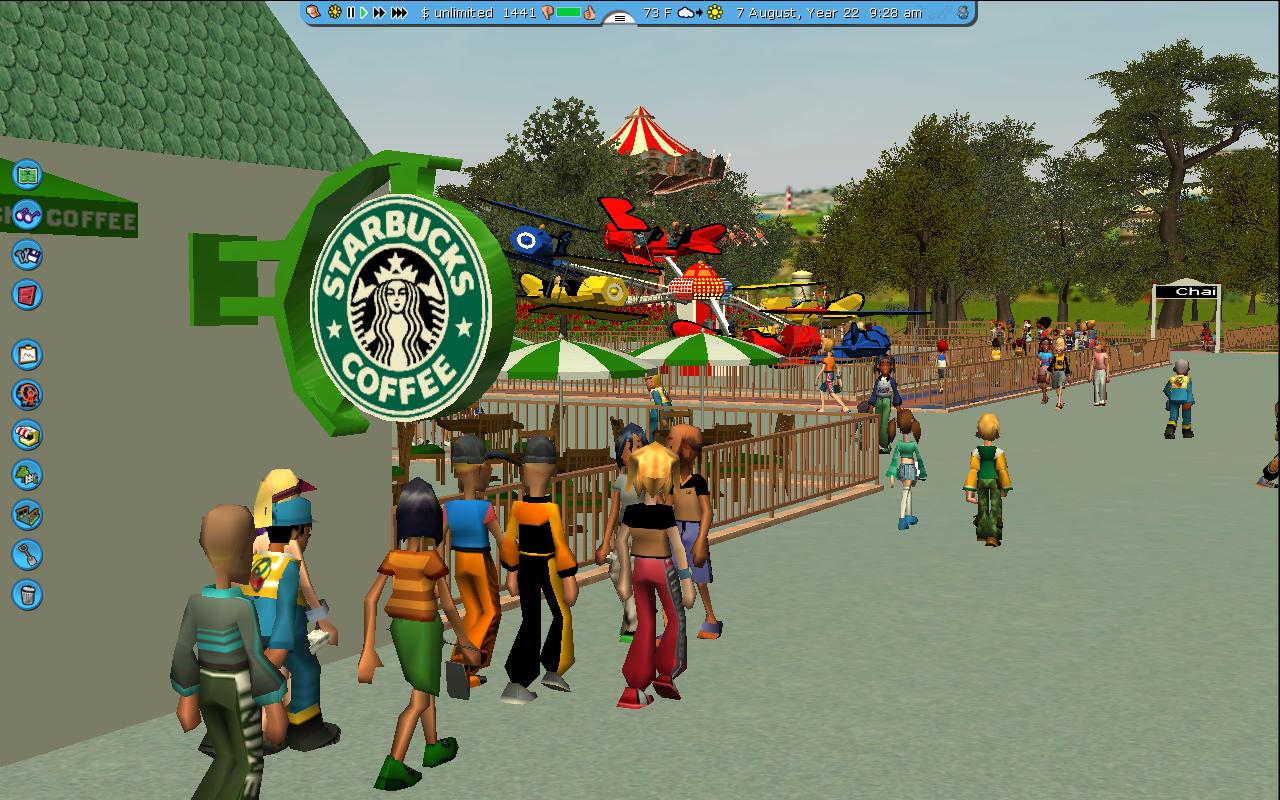Open the path building icon
Image resolution: width=1280 pixels, height=800 pixels.
click(27, 514)
